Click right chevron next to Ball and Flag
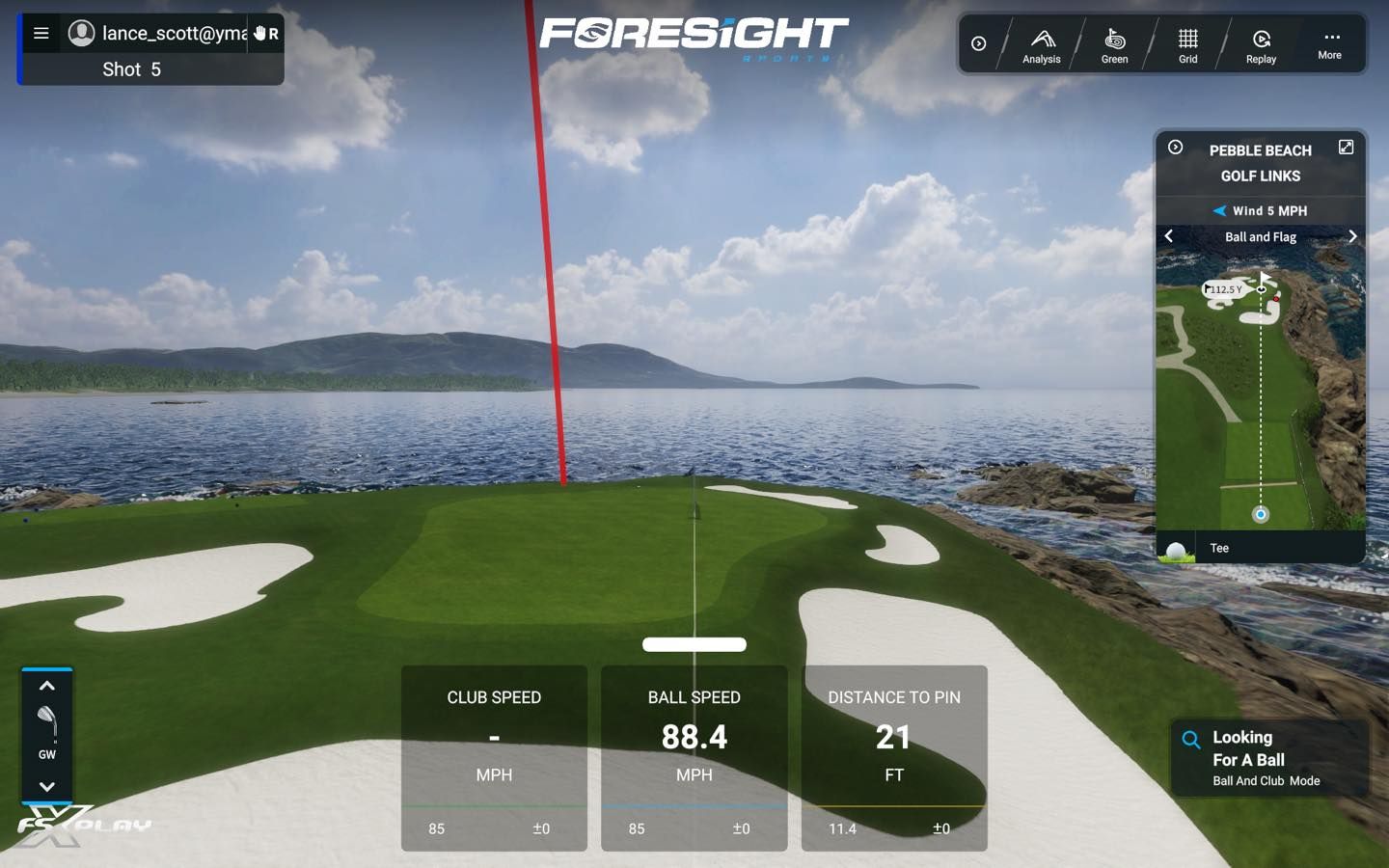1389x868 pixels. pyautogui.click(x=1352, y=235)
